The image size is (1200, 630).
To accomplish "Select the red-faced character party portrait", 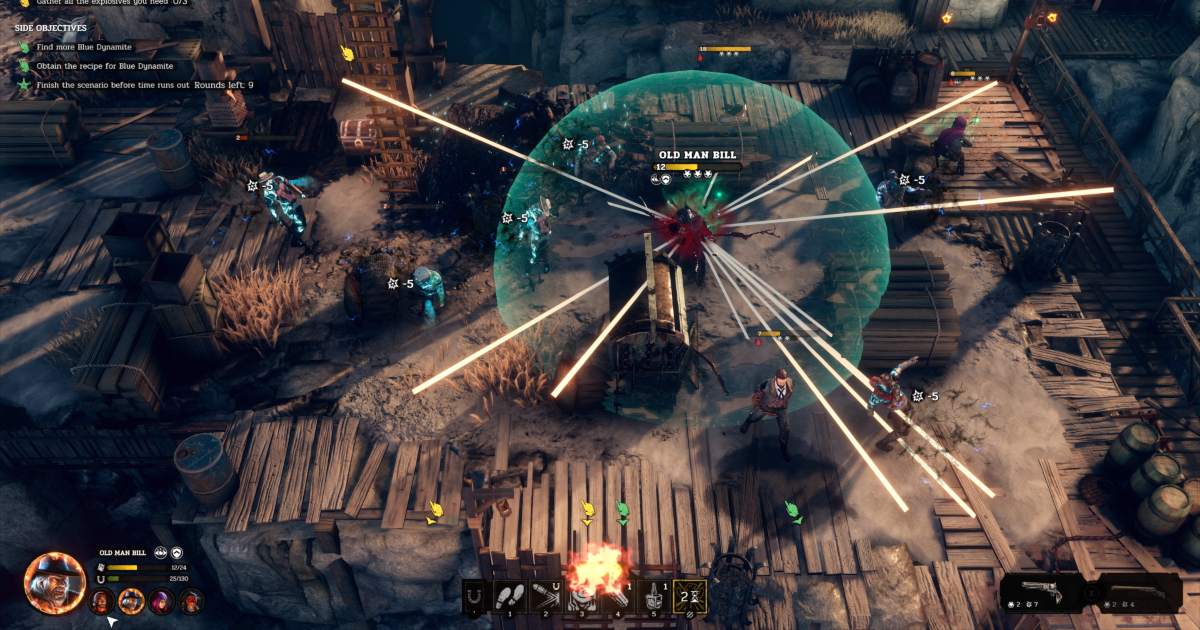I will (191, 601).
